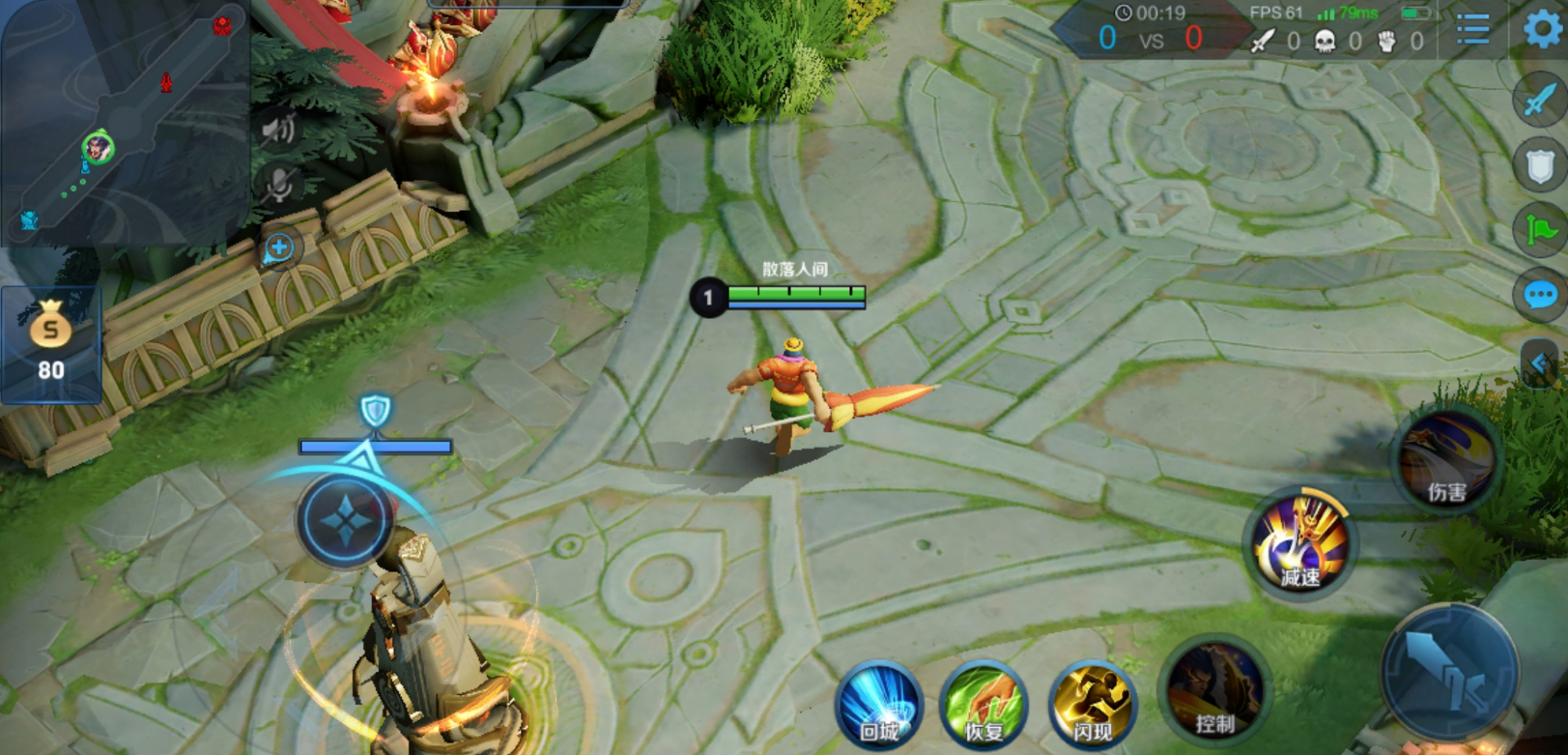Screen dimensions: 1568x755
Task: Show the scoreboard list panel
Action: 1472,30
